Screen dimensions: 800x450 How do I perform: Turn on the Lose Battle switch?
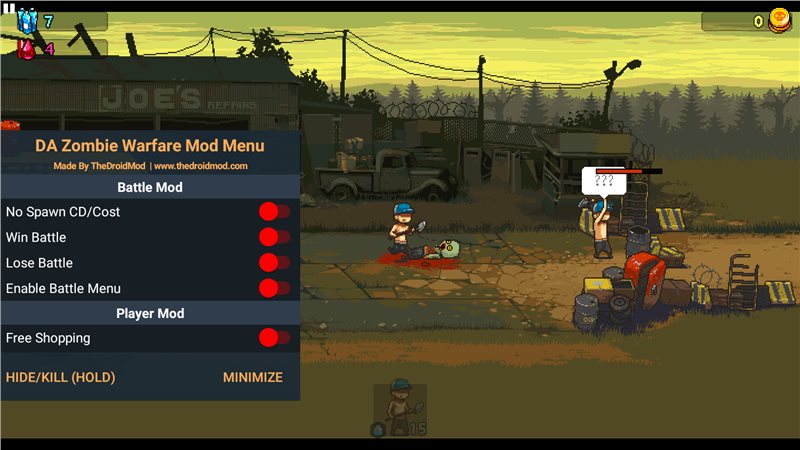tap(274, 263)
